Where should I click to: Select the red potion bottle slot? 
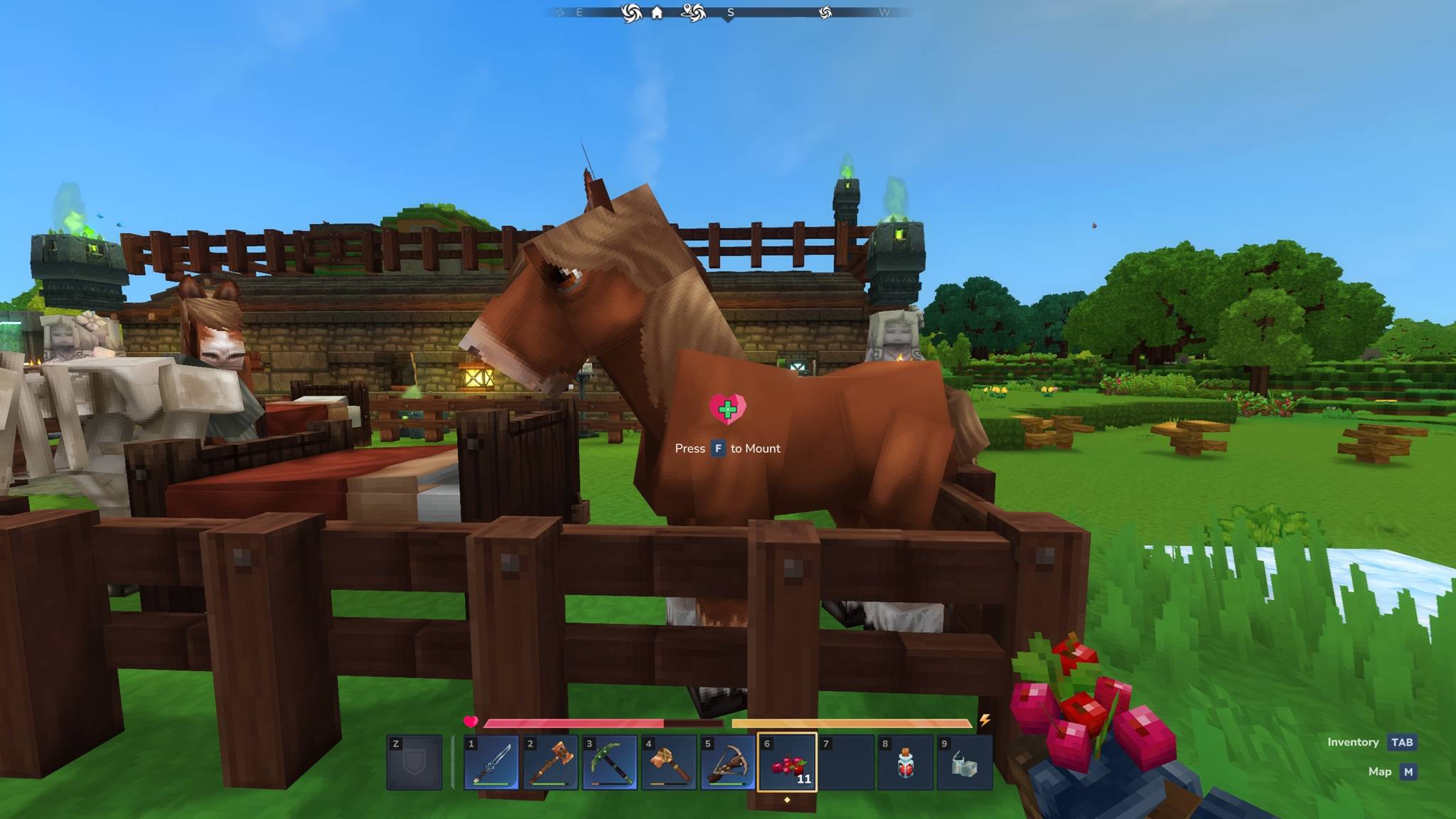coord(905,763)
